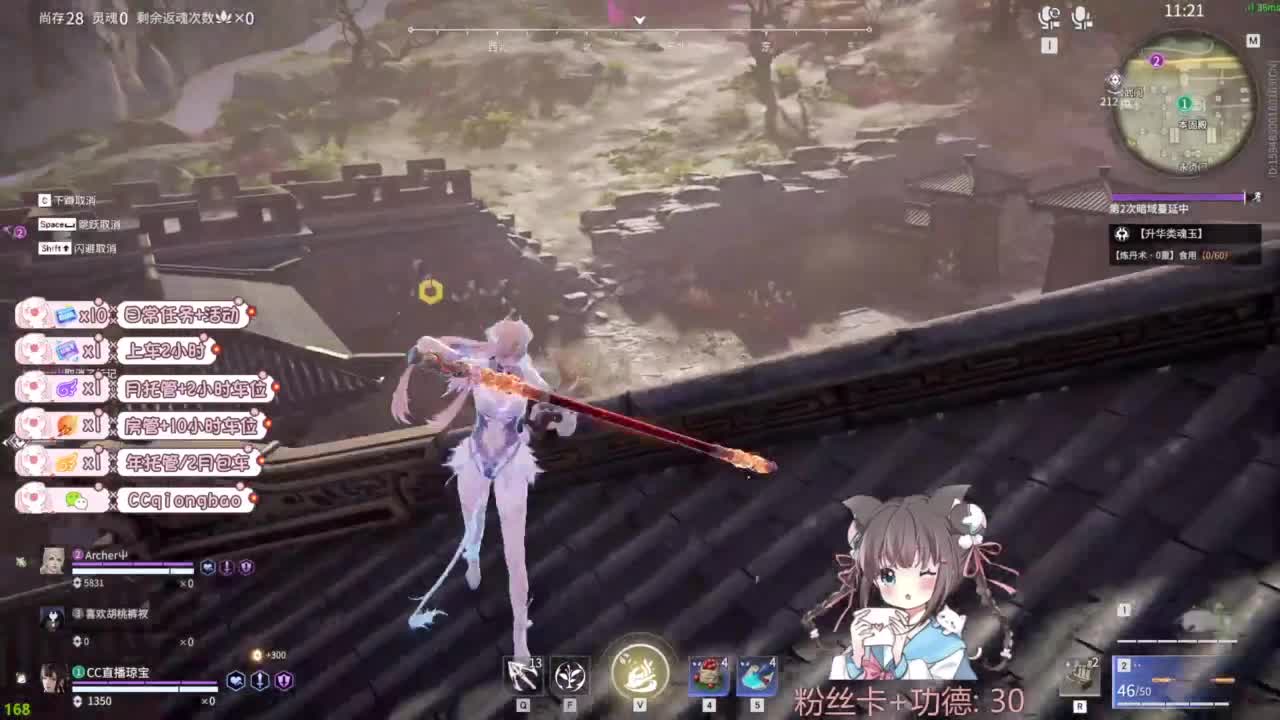Viewport: 1280px width, 720px height.
Task: Click the 第2次暗域蔓延中 status banner
Action: pos(1150,210)
